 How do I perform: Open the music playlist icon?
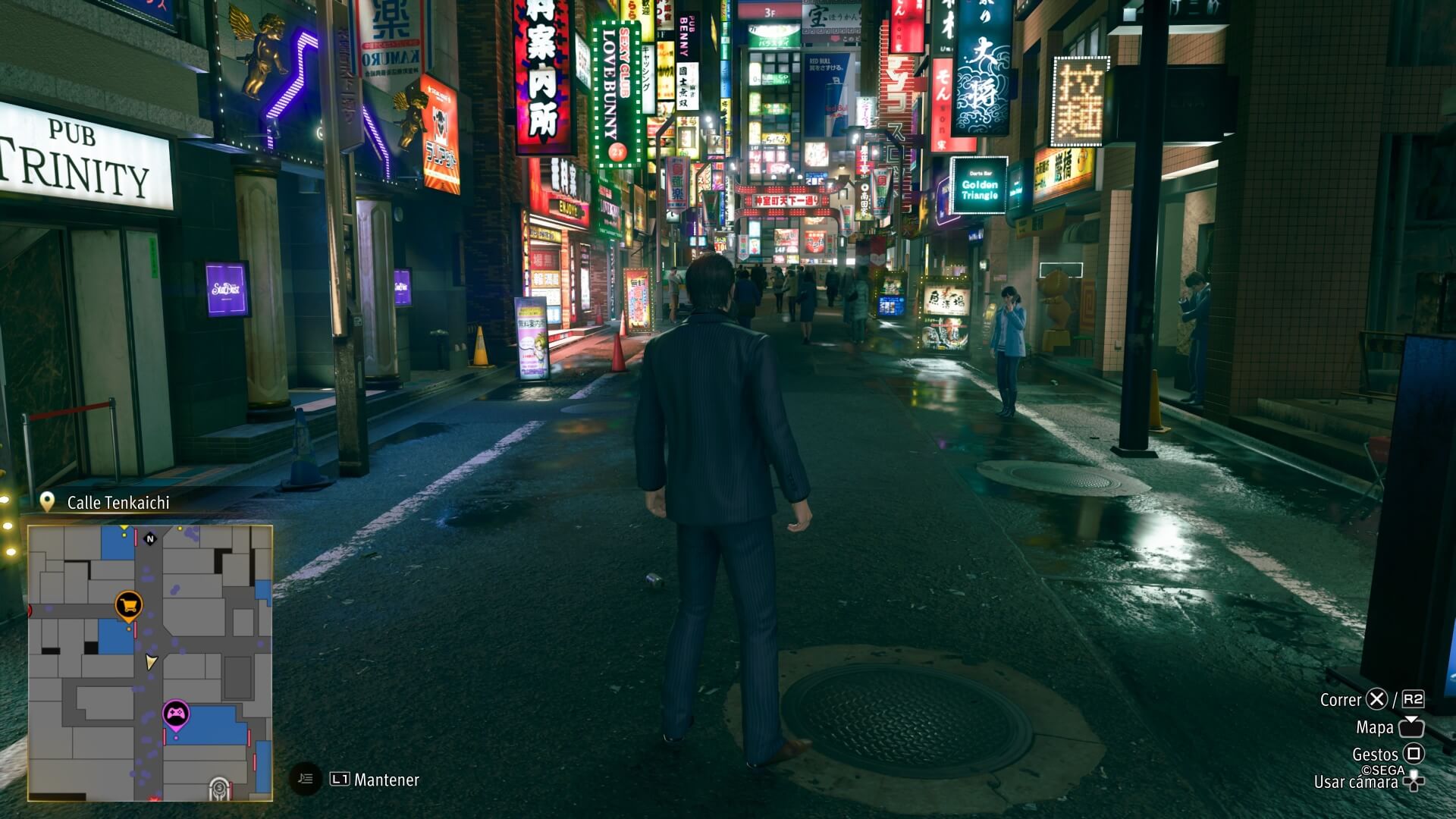pyautogui.click(x=306, y=779)
